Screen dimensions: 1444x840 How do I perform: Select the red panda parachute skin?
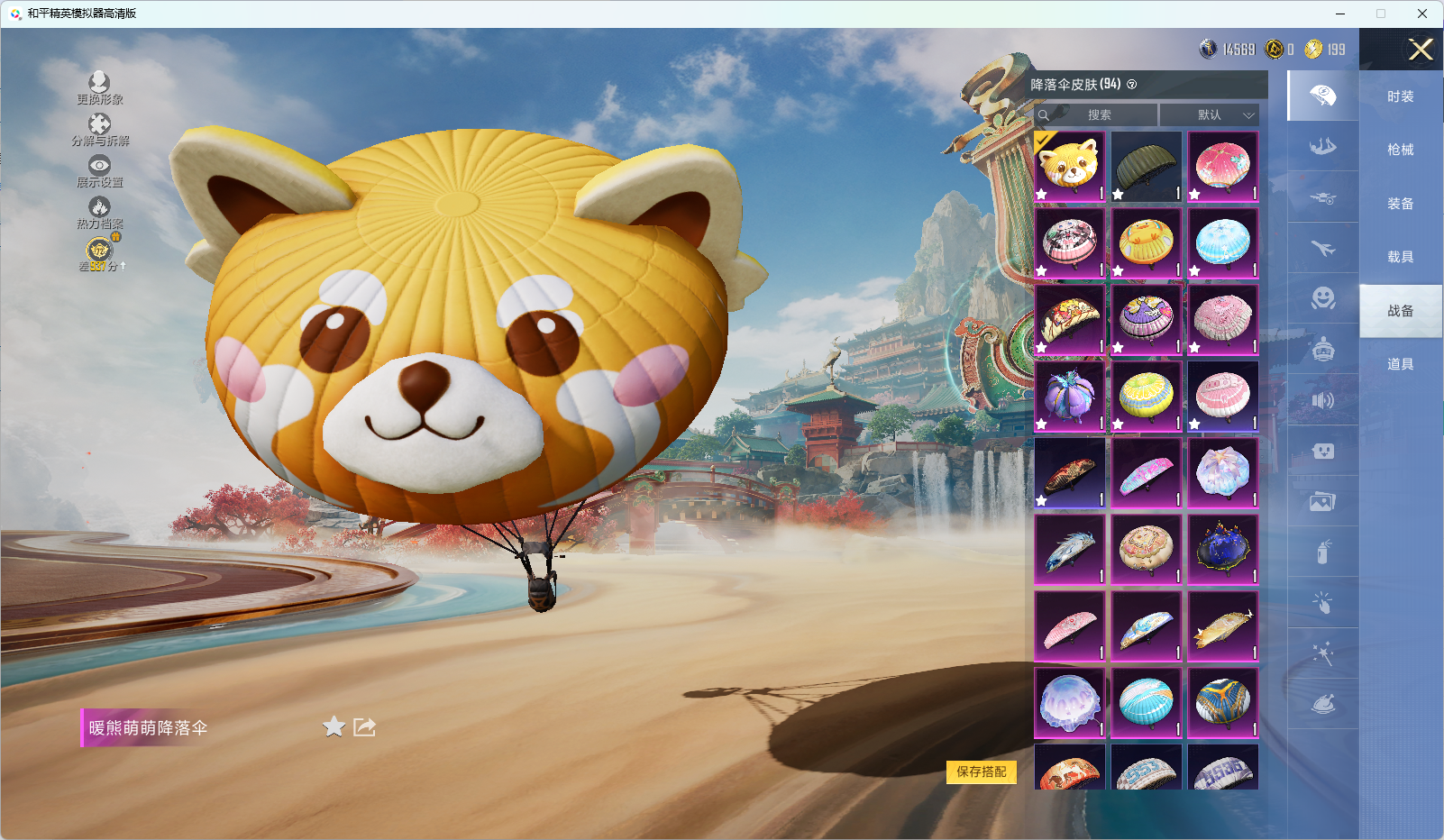click(x=1070, y=167)
